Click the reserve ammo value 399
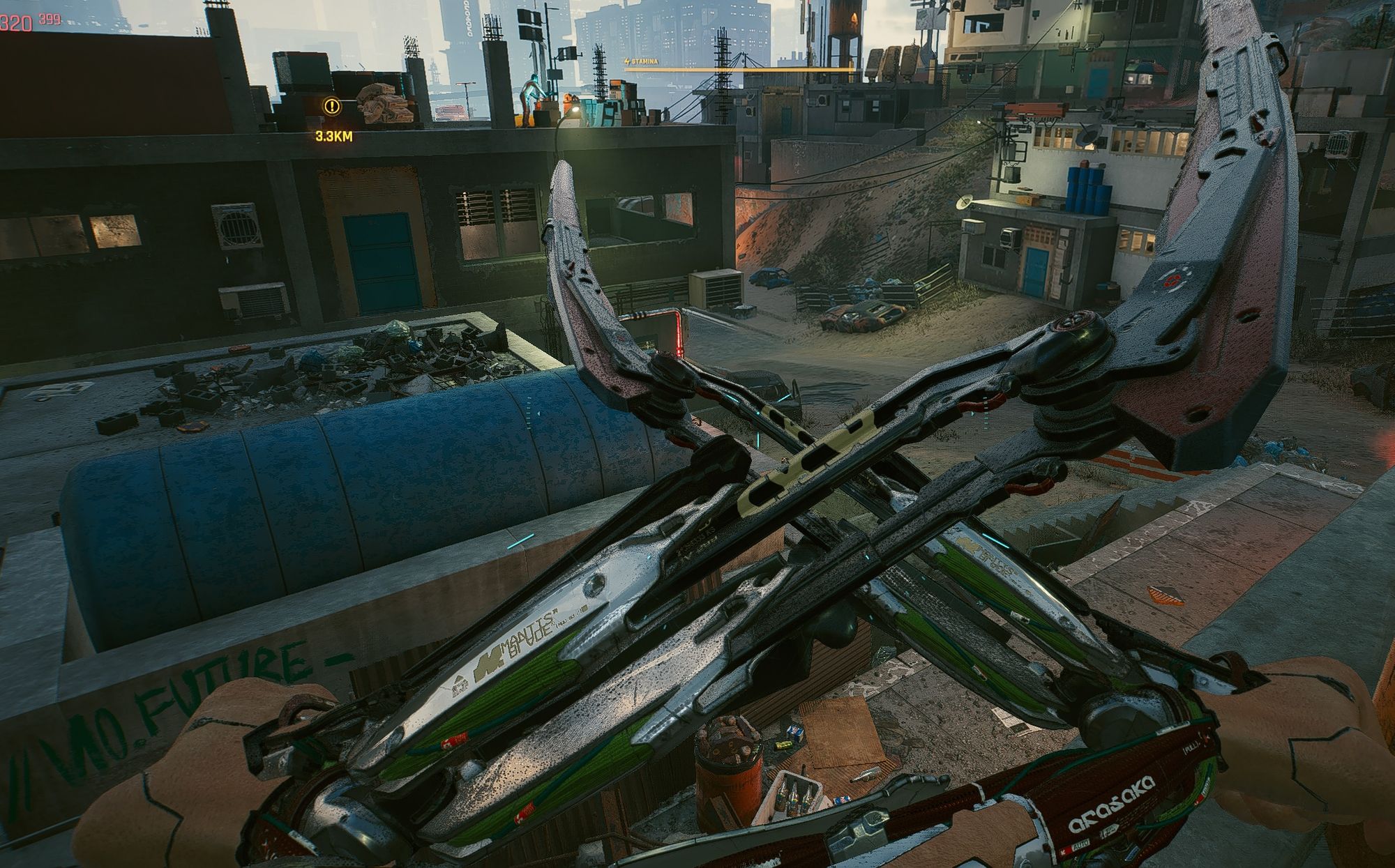The height and width of the screenshot is (868, 1395). tap(49, 20)
